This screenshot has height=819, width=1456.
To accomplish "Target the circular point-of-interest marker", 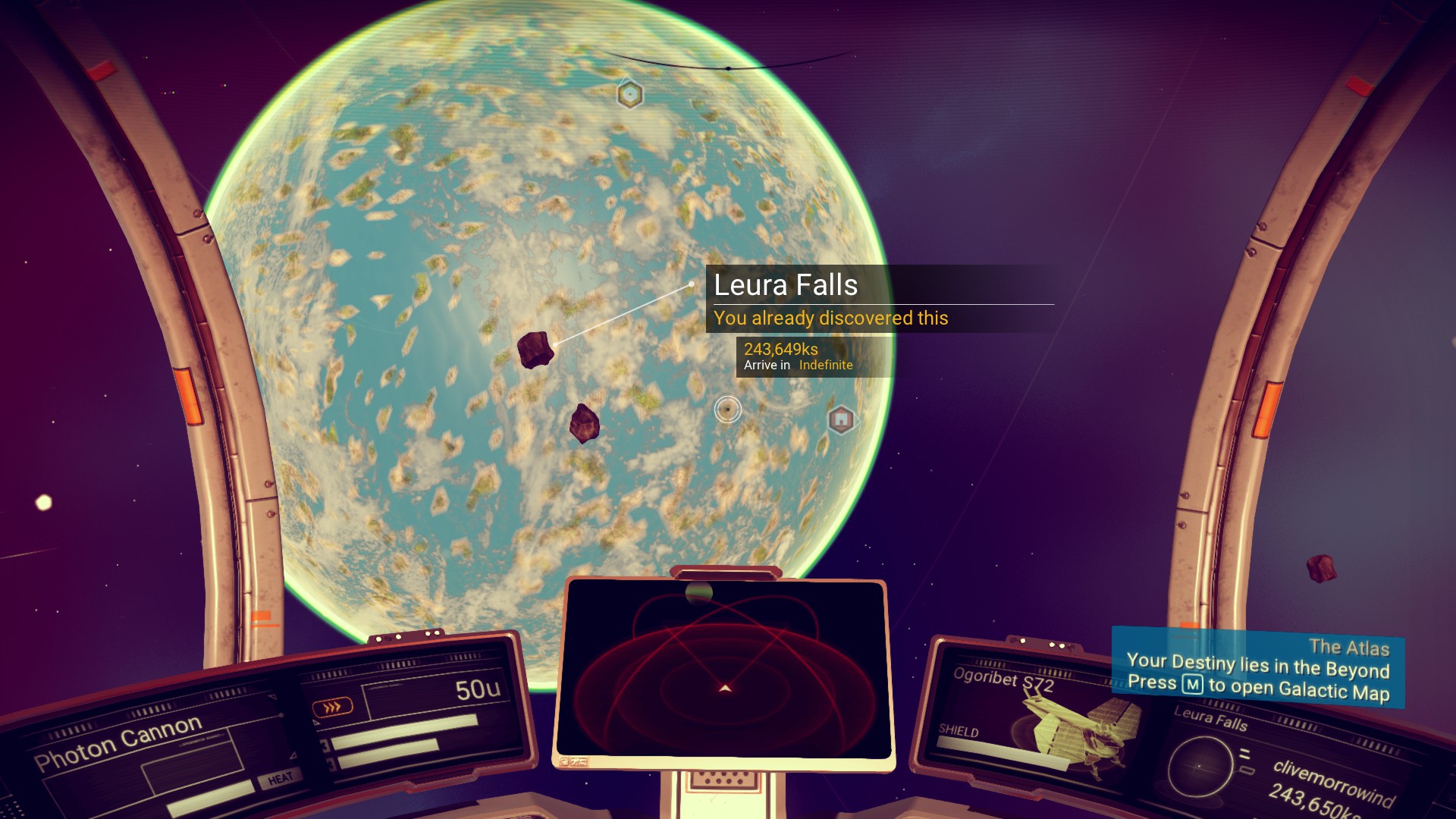I will click(x=728, y=409).
